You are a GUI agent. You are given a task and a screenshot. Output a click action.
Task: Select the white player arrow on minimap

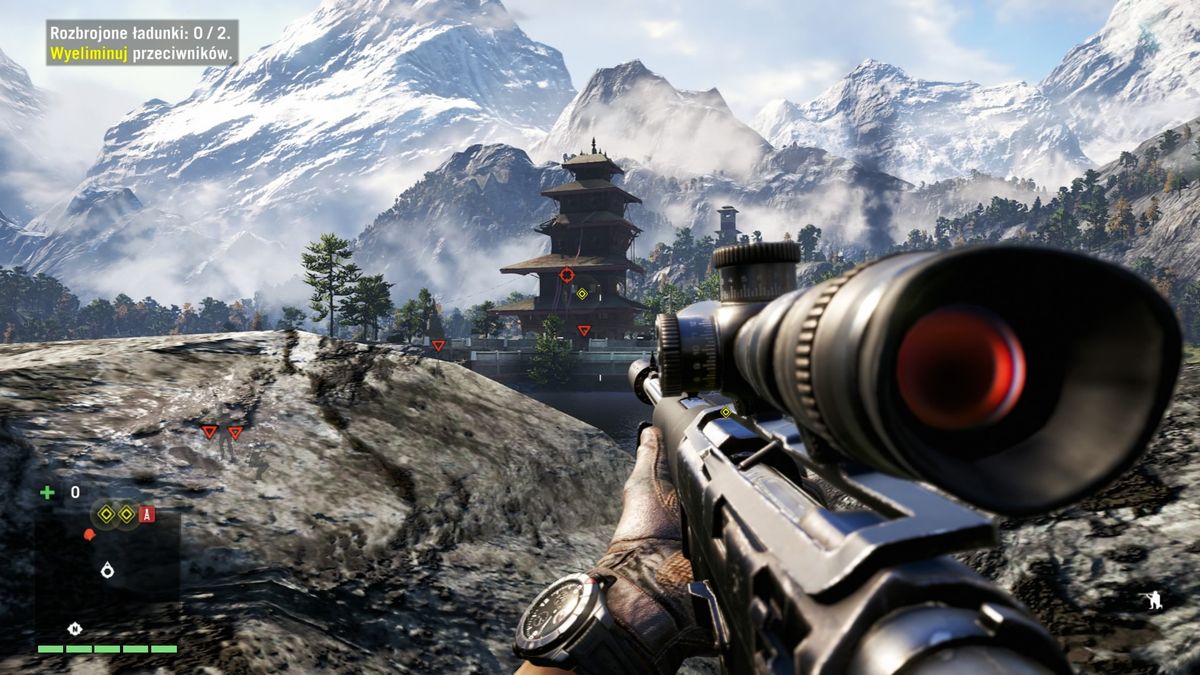(108, 570)
